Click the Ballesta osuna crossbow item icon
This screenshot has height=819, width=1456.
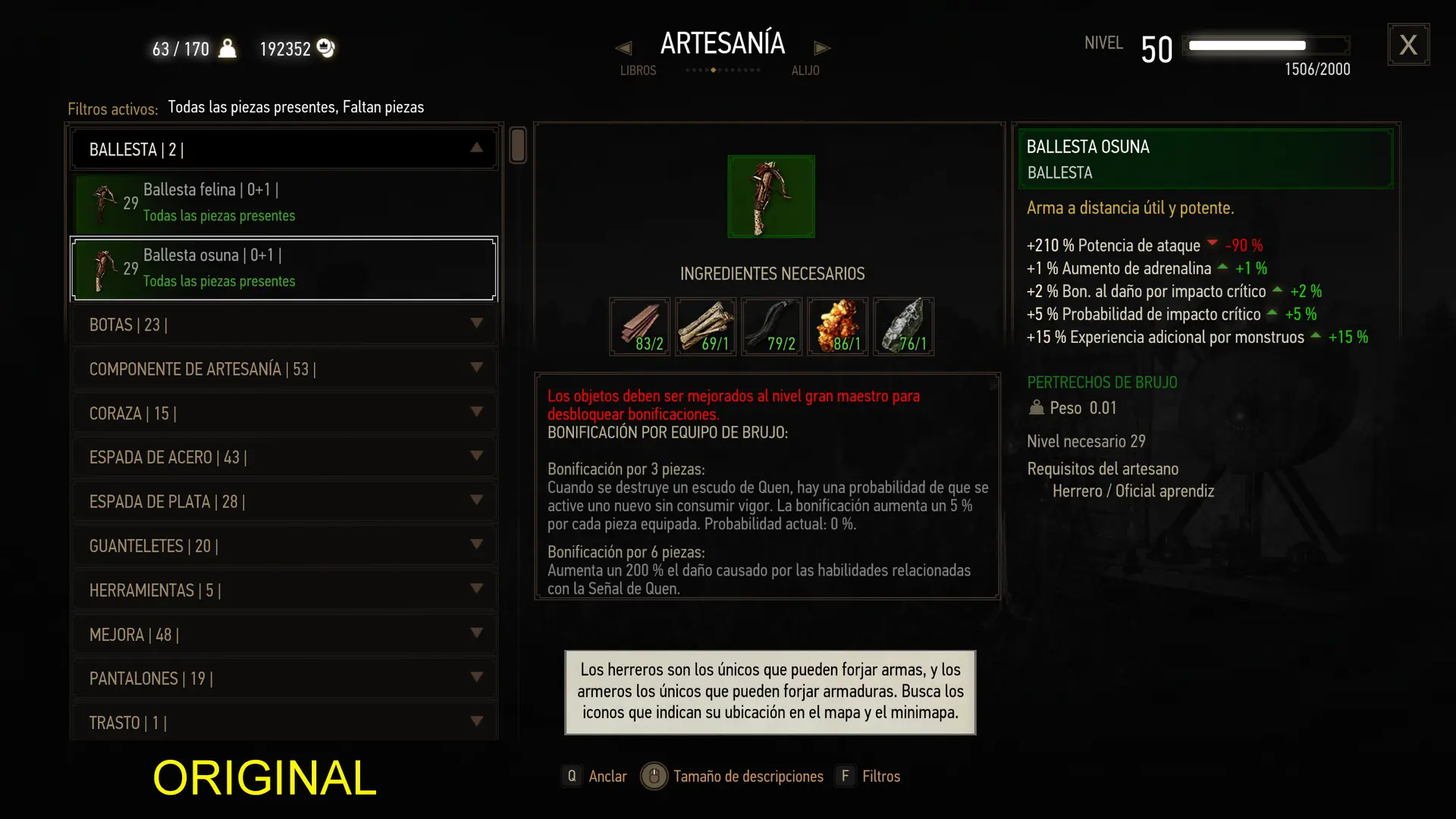pos(771,196)
